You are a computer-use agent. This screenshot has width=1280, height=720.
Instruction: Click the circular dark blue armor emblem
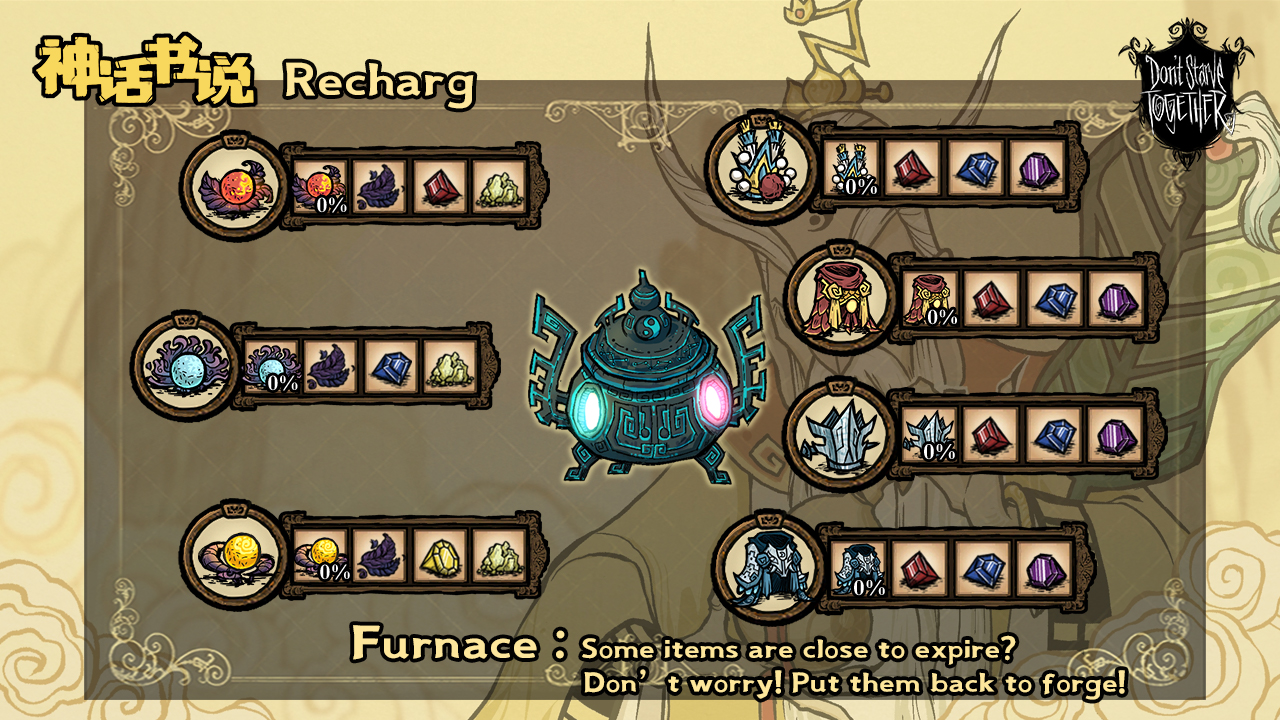pyautogui.click(x=764, y=568)
